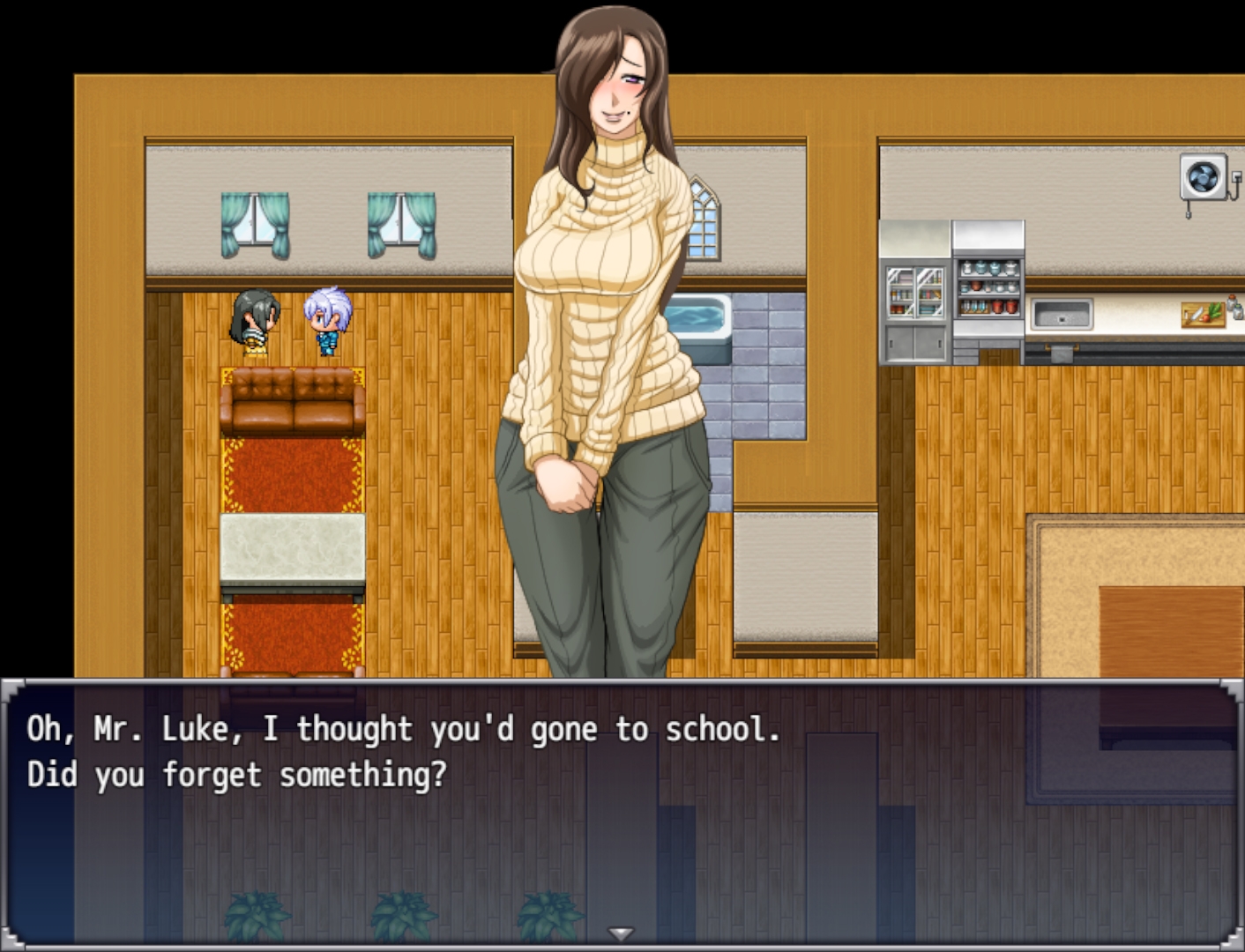Advance the Mr. Luke dialogue box

(x=621, y=811)
